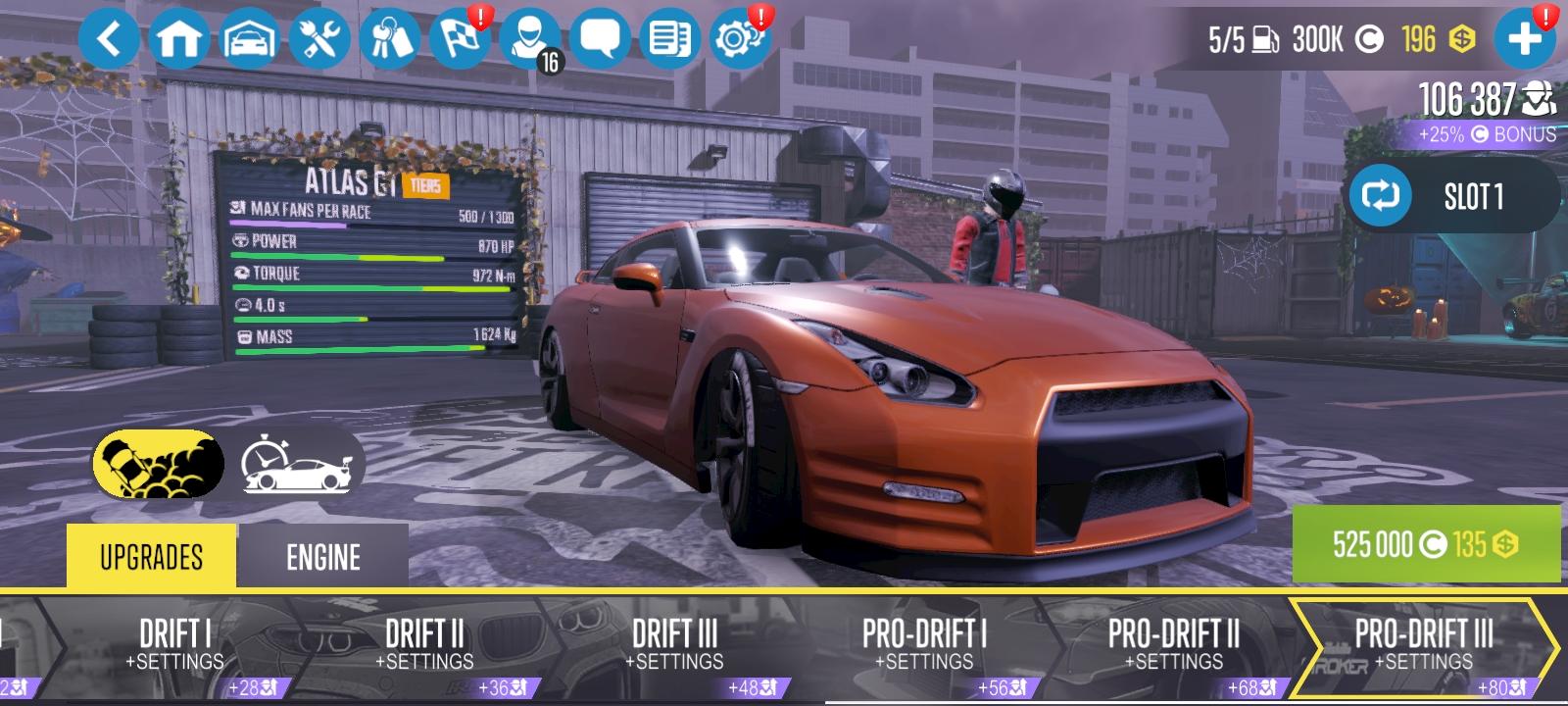Image resolution: width=1568 pixels, height=706 pixels.
Task: Open the home screen icon
Action: [x=180, y=39]
